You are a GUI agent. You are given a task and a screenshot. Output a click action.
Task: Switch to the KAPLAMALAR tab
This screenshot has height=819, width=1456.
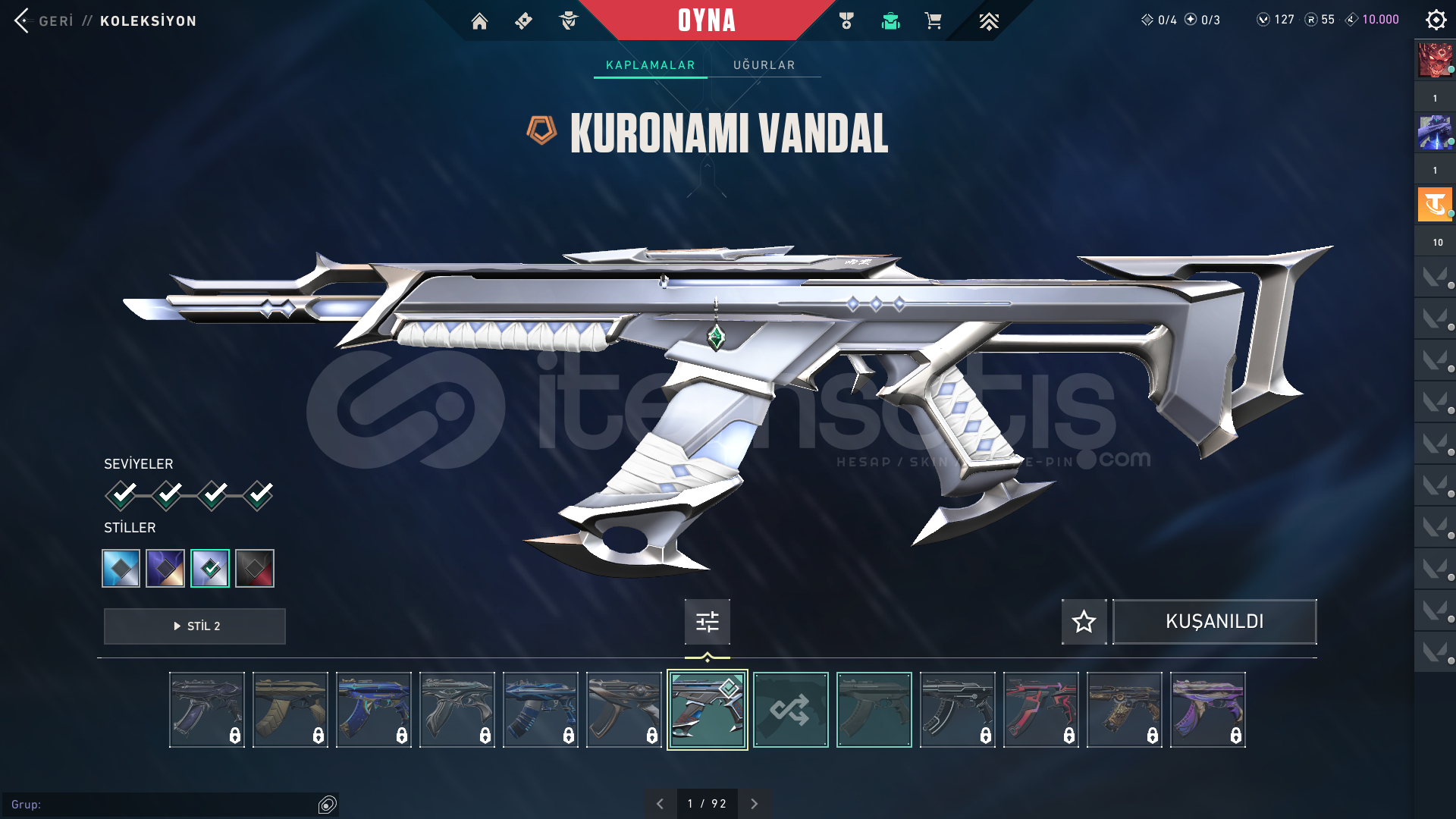point(649,65)
